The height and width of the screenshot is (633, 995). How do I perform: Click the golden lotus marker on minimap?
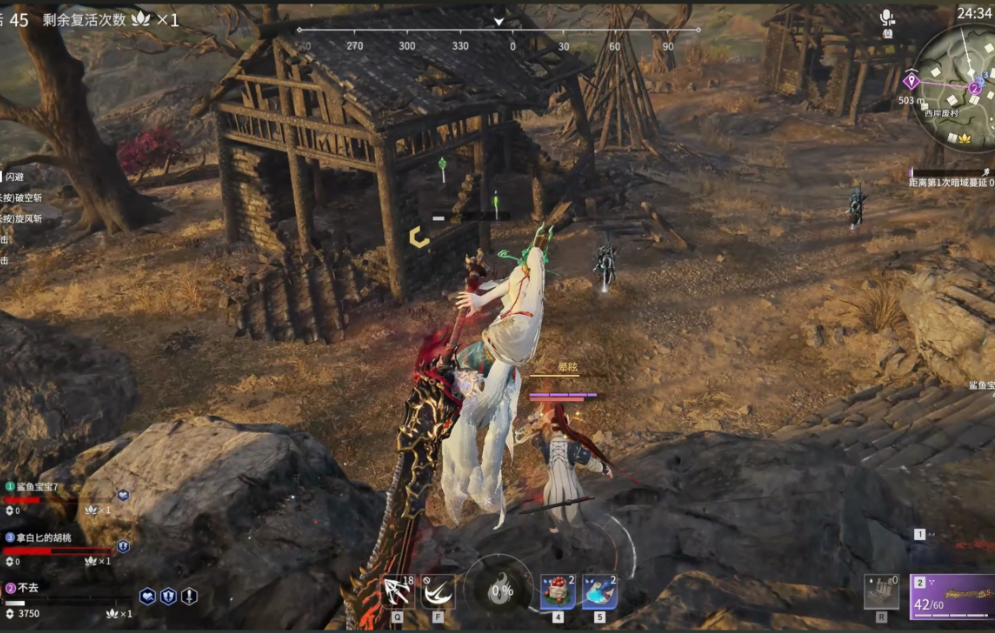point(965,138)
